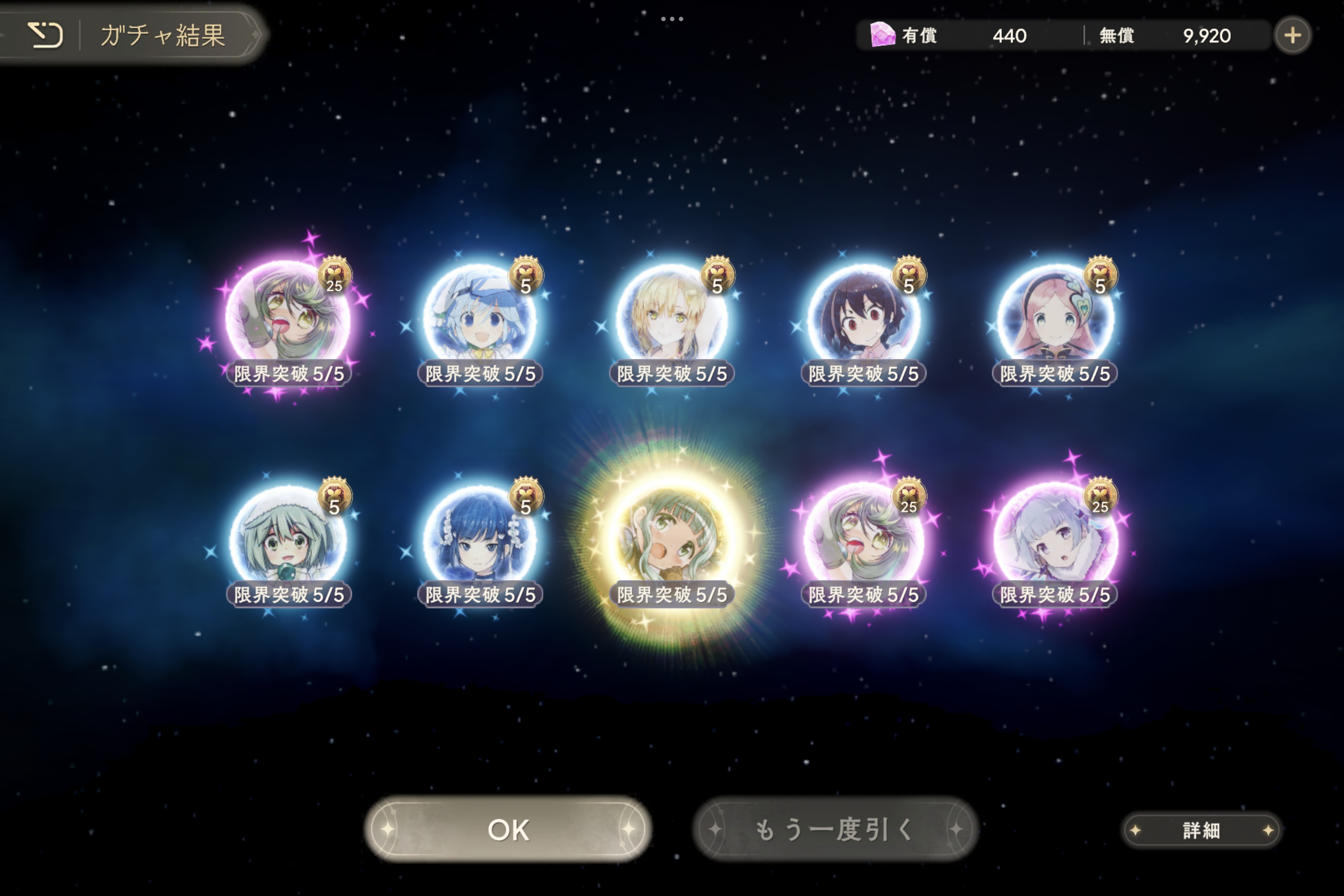Image resolution: width=1344 pixels, height=896 pixels.
Task: Pull again with もう一度引く button
Action: pyautogui.click(x=836, y=829)
